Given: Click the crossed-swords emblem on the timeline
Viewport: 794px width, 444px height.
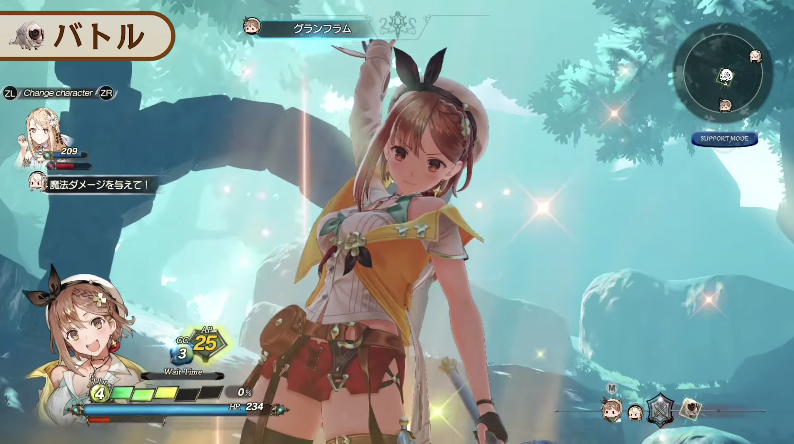Looking at the screenshot, I should tap(660, 408).
